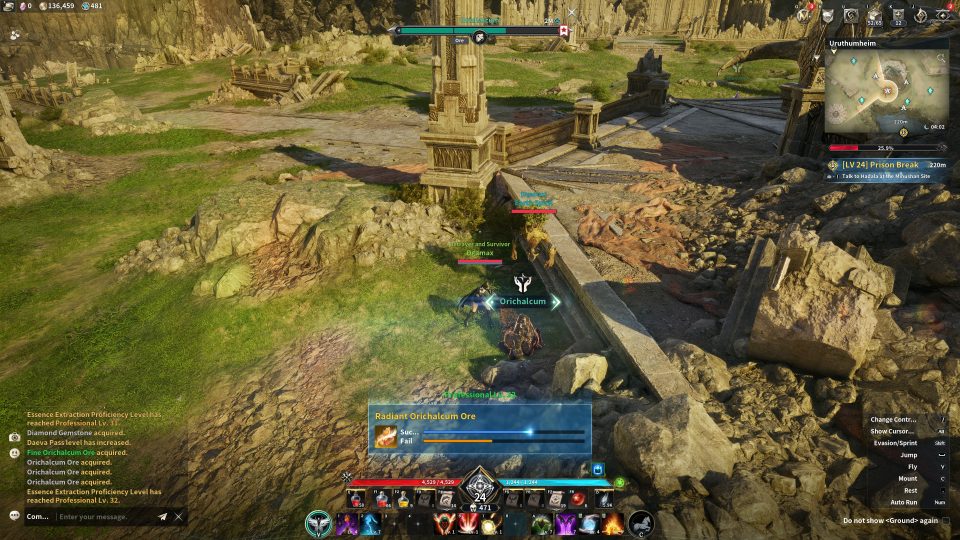Click the green orb icon beside mana bar

[619, 482]
